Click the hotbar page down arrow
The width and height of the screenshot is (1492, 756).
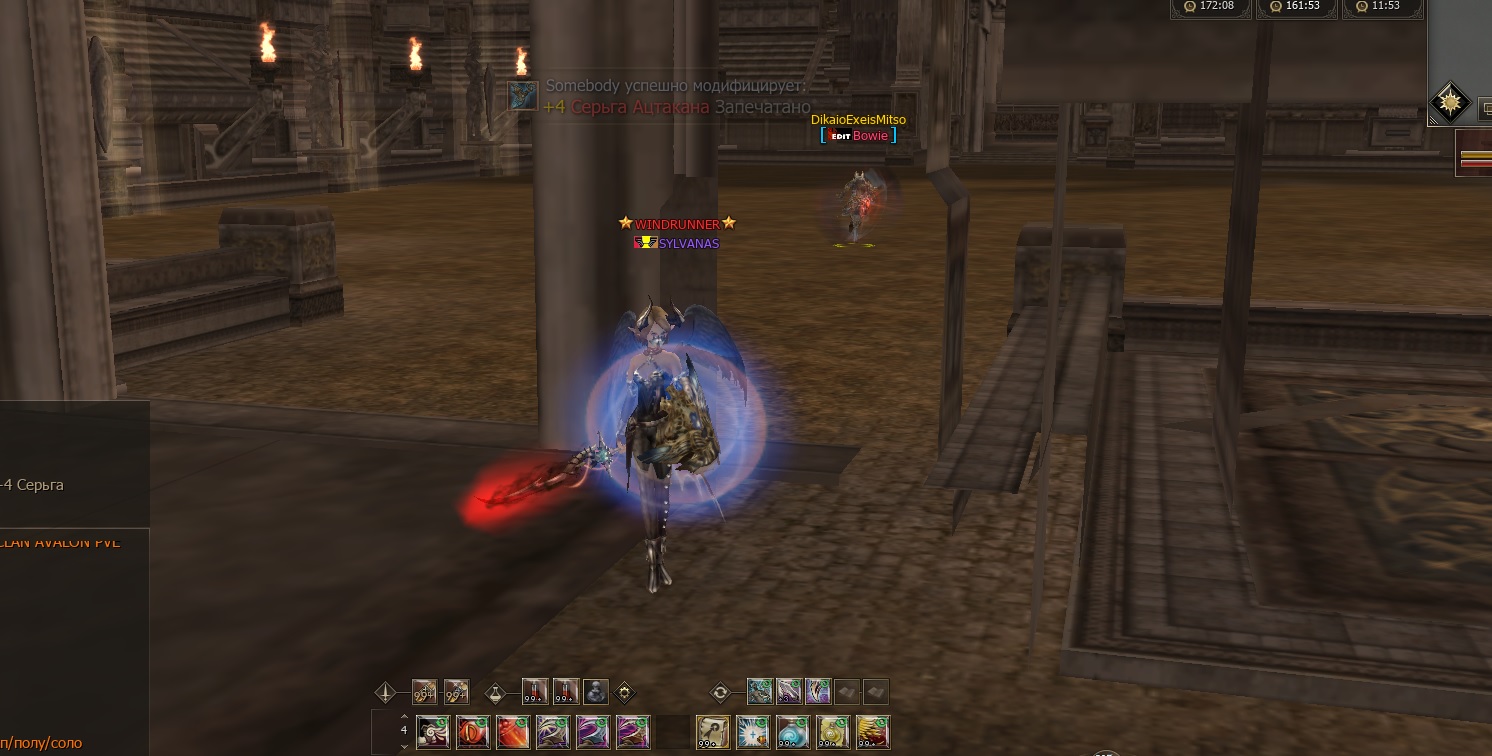tap(404, 746)
